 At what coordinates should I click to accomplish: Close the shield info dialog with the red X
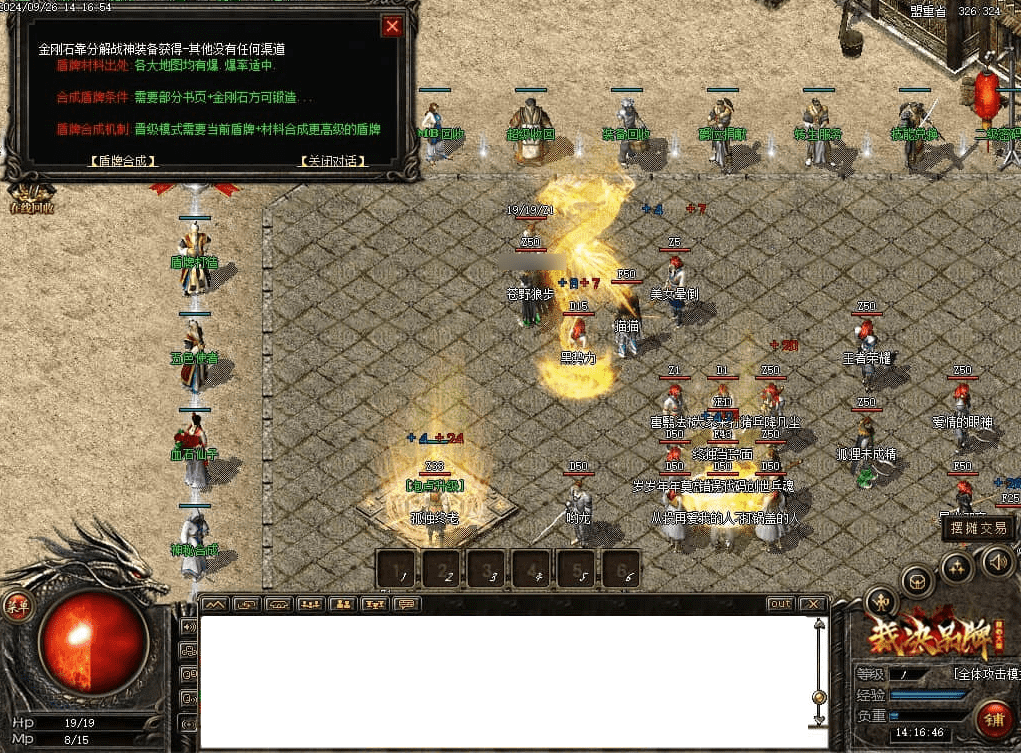click(x=393, y=27)
